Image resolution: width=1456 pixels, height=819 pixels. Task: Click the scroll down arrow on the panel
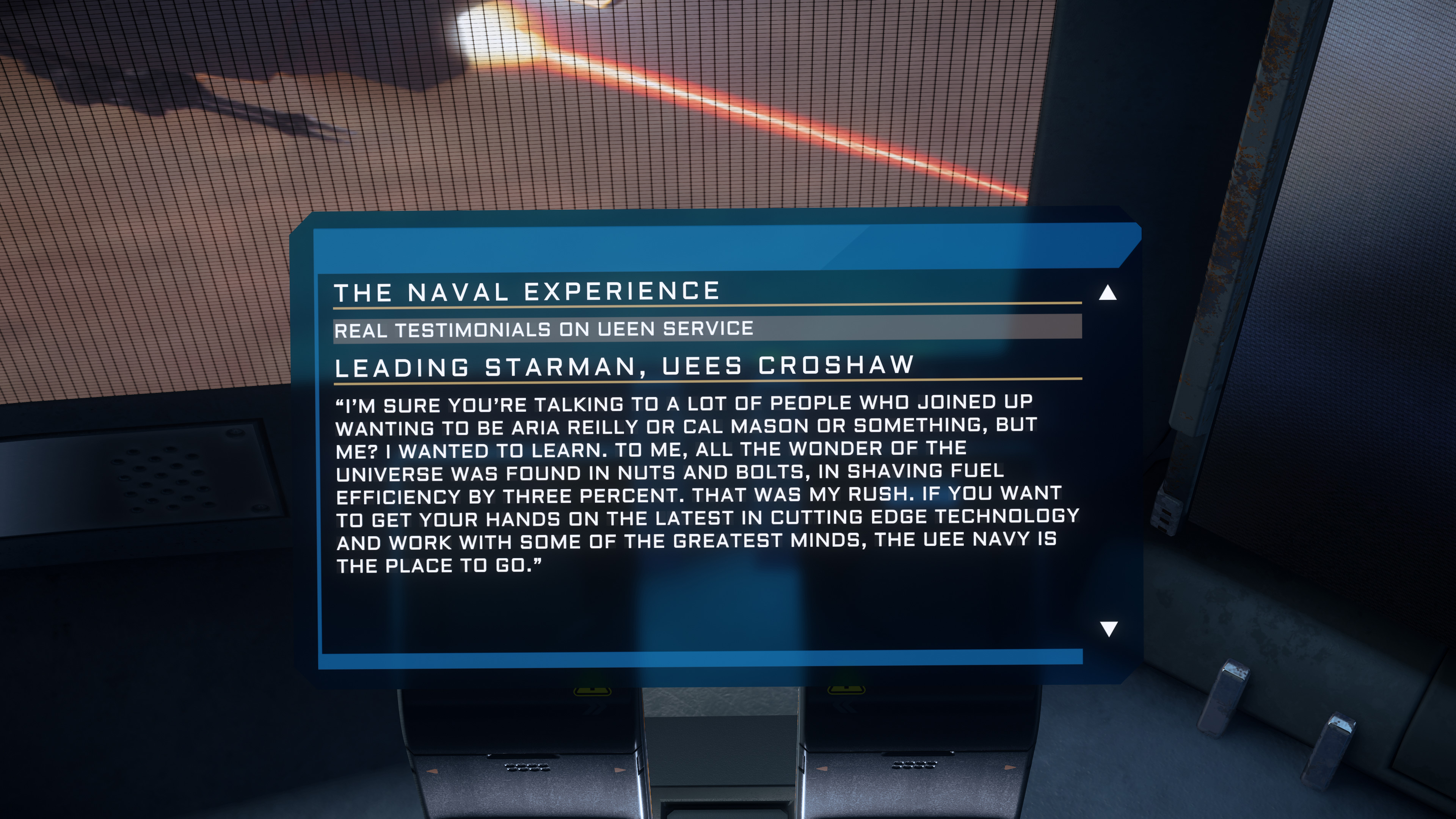tap(1108, 629)
